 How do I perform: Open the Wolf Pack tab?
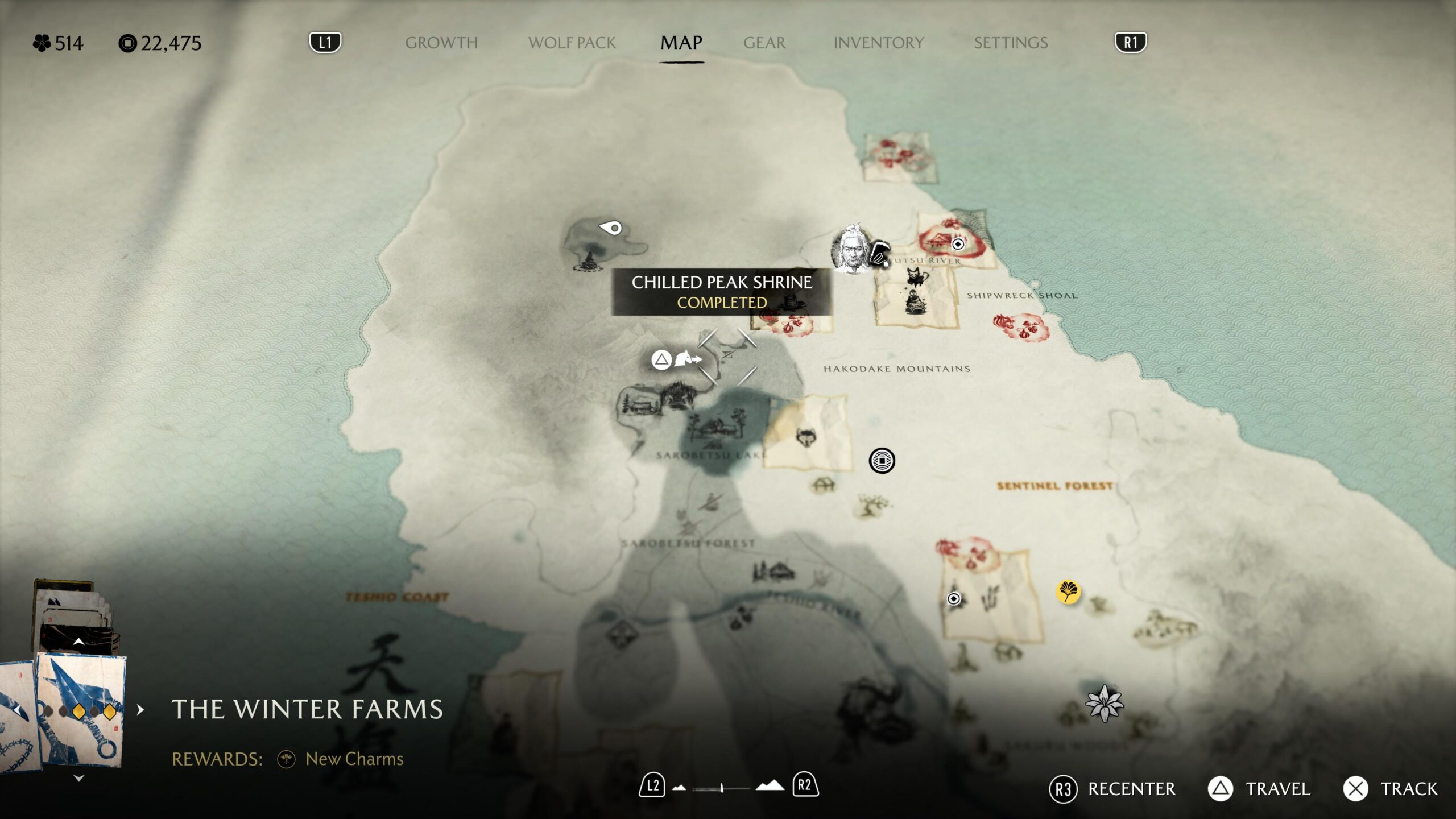tap(572, 43)
